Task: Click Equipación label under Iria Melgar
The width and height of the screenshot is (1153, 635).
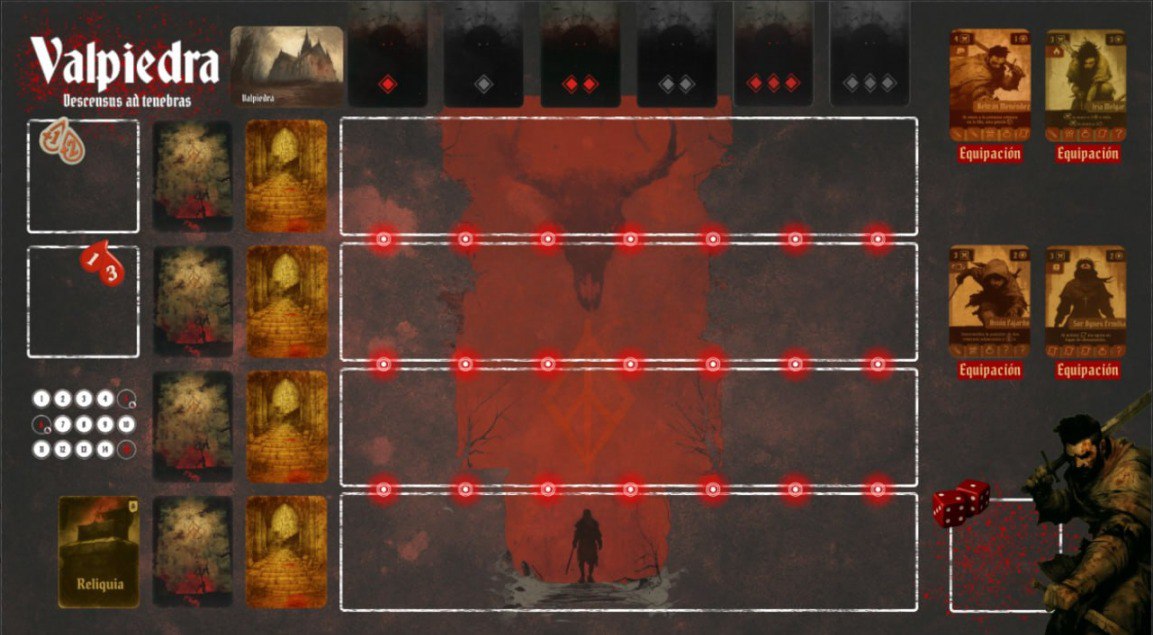Action: [x=1085, y=154]
